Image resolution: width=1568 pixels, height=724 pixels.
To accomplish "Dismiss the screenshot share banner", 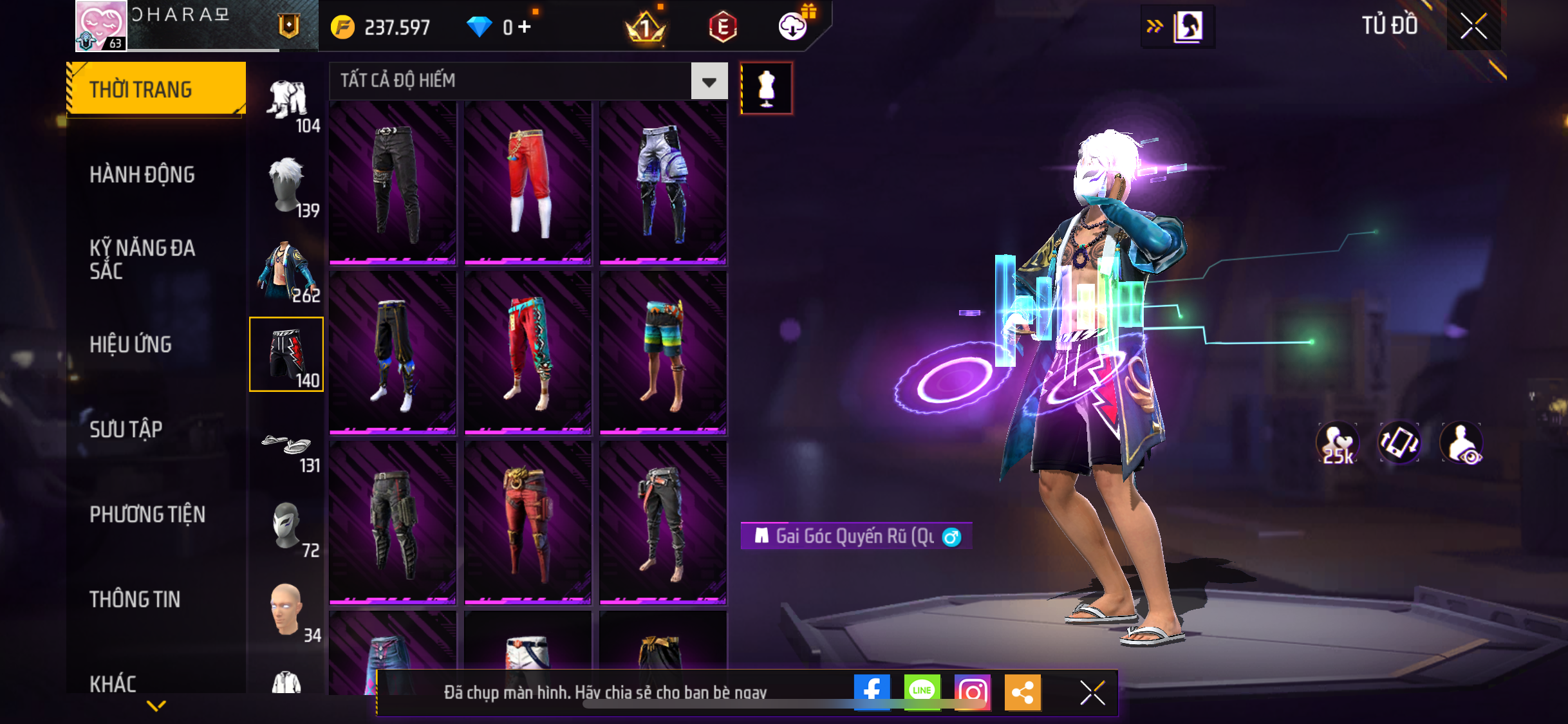I will (x=1092, y=692).
